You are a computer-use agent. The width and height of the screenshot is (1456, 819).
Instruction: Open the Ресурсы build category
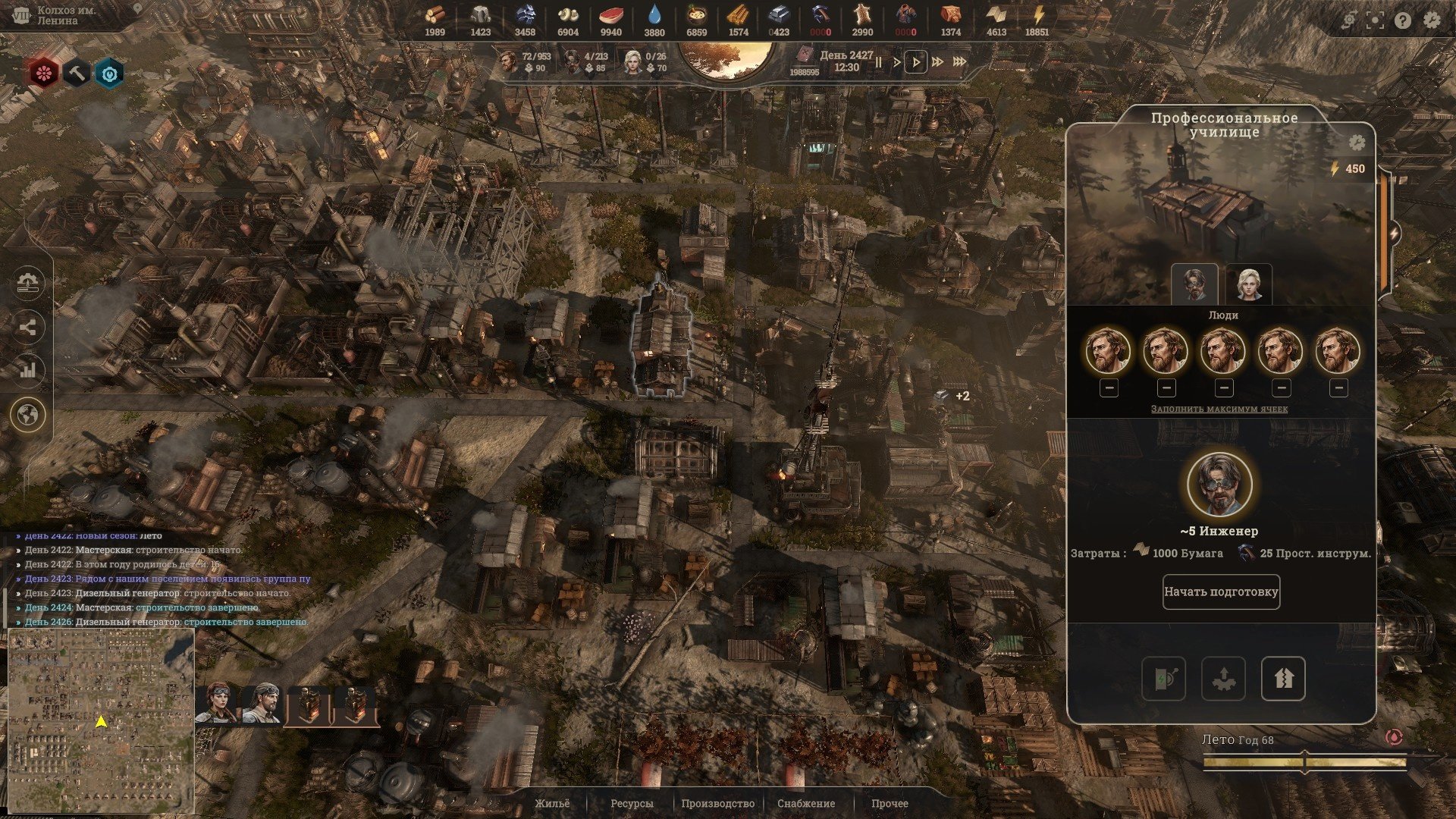click(631, 803)
